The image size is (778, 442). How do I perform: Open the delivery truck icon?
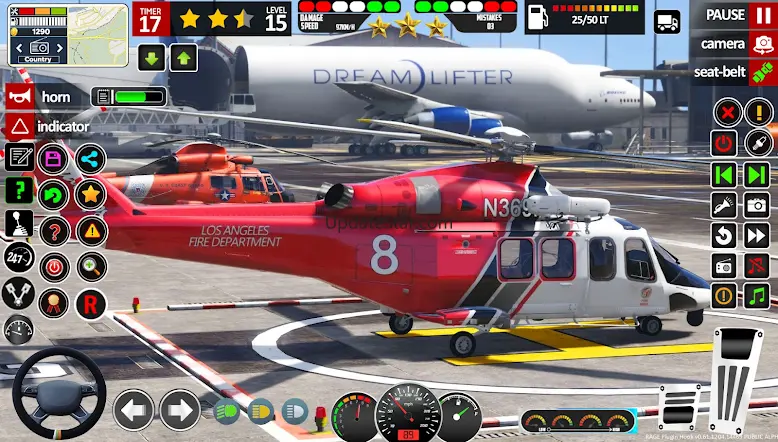[x=666, y=21]
